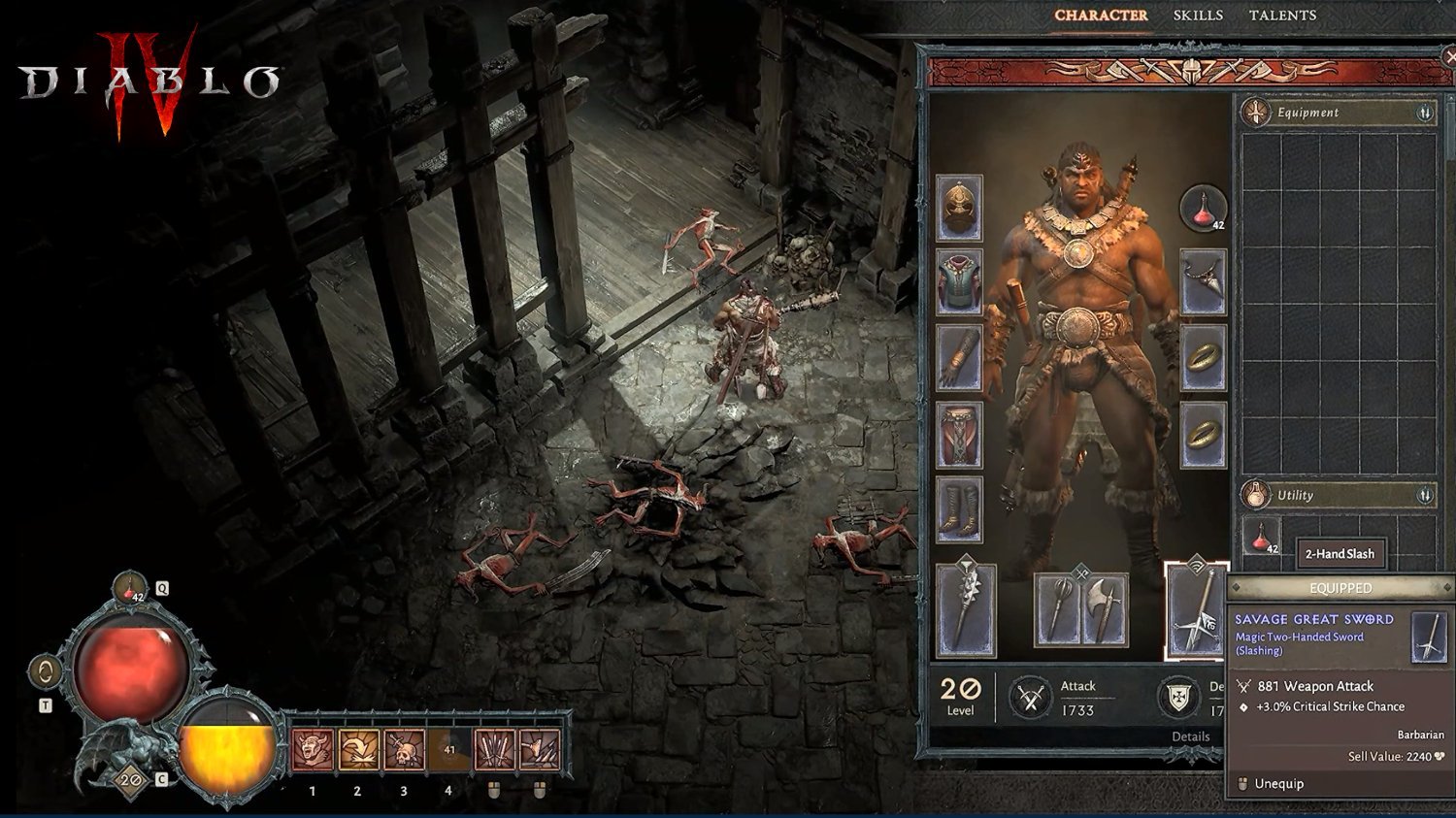Choose the gloves equipment slot
The height and width of the screenshot is (818, 1456).
coord(959,358)
